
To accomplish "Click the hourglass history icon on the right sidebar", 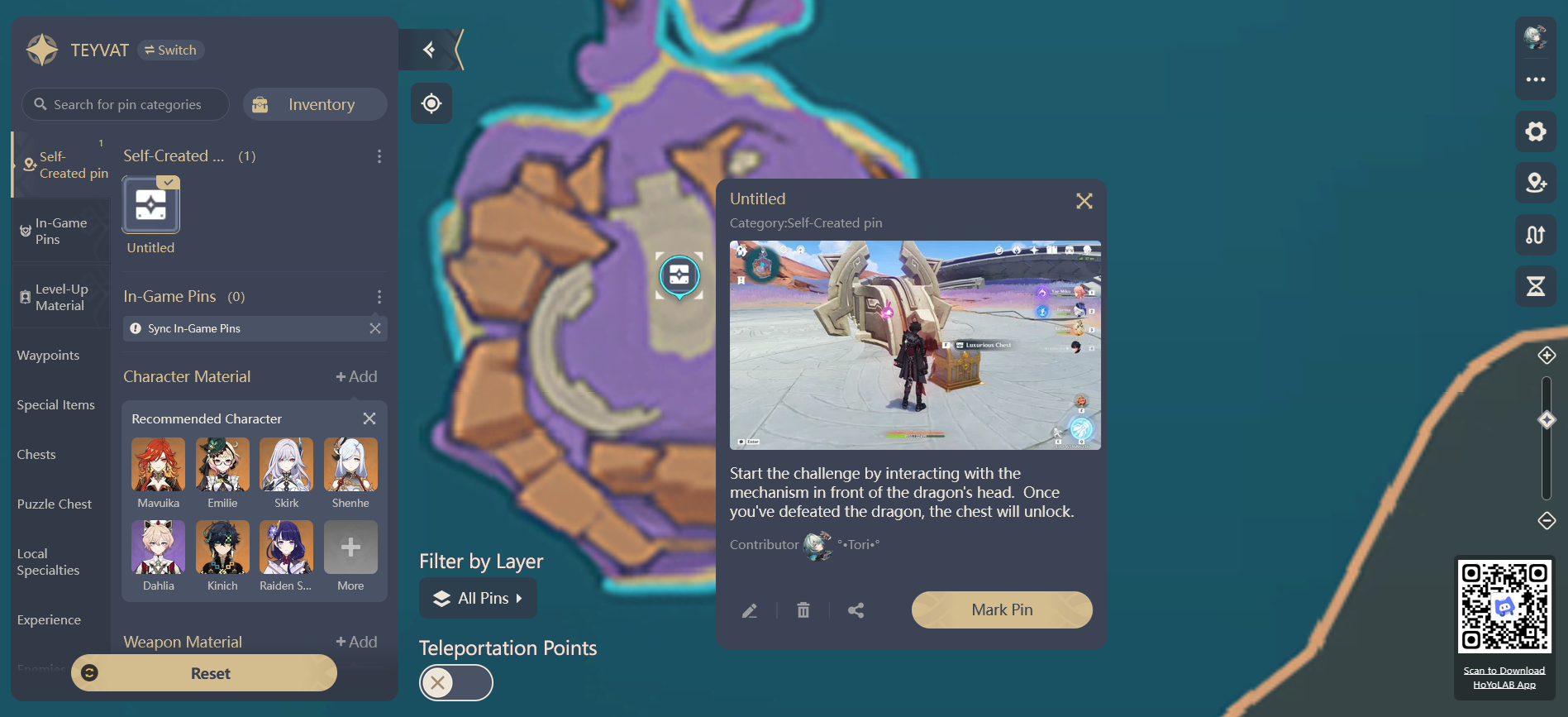I will (1535, 286).
